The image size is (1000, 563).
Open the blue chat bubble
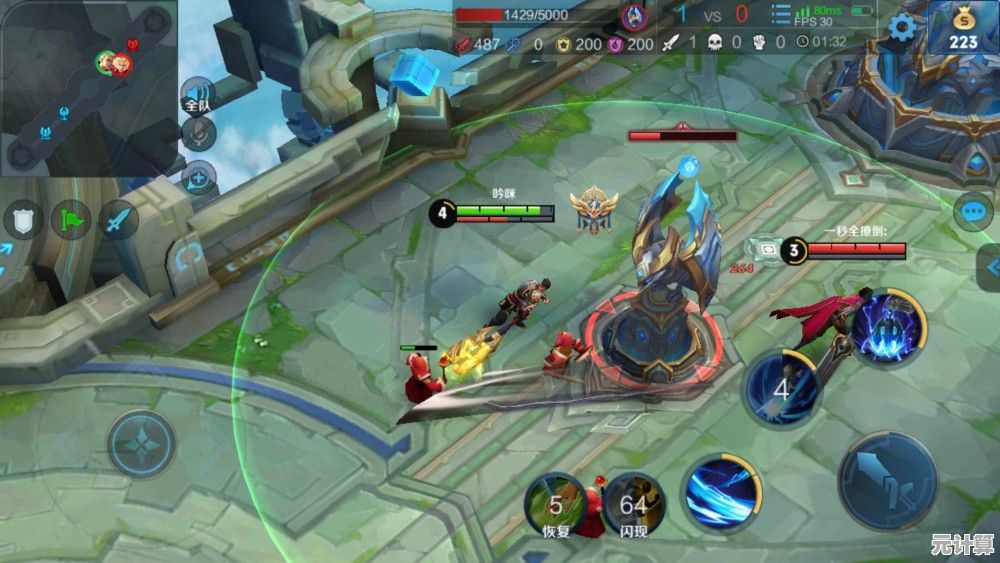[x=973, y=211]
